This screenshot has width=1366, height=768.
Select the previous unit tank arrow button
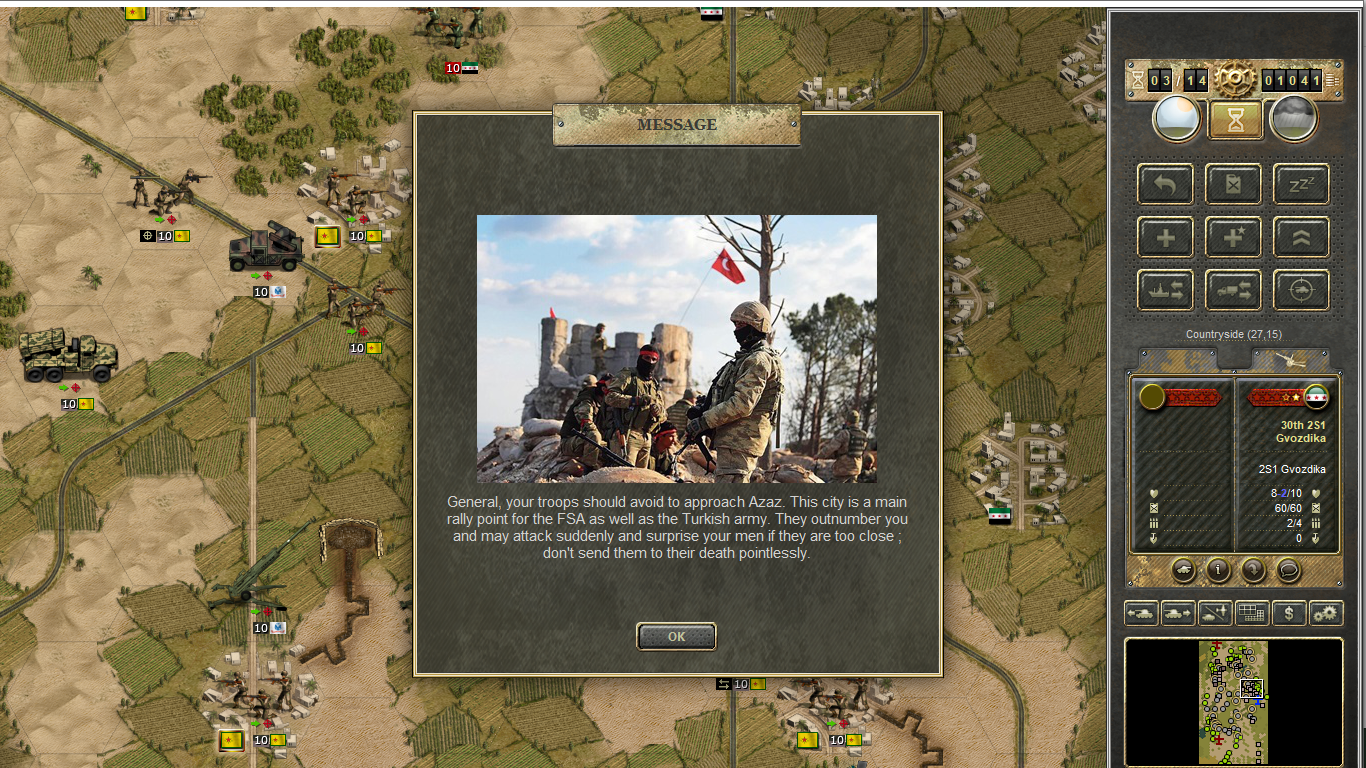pyautogui.click(x=1141, y=613)
